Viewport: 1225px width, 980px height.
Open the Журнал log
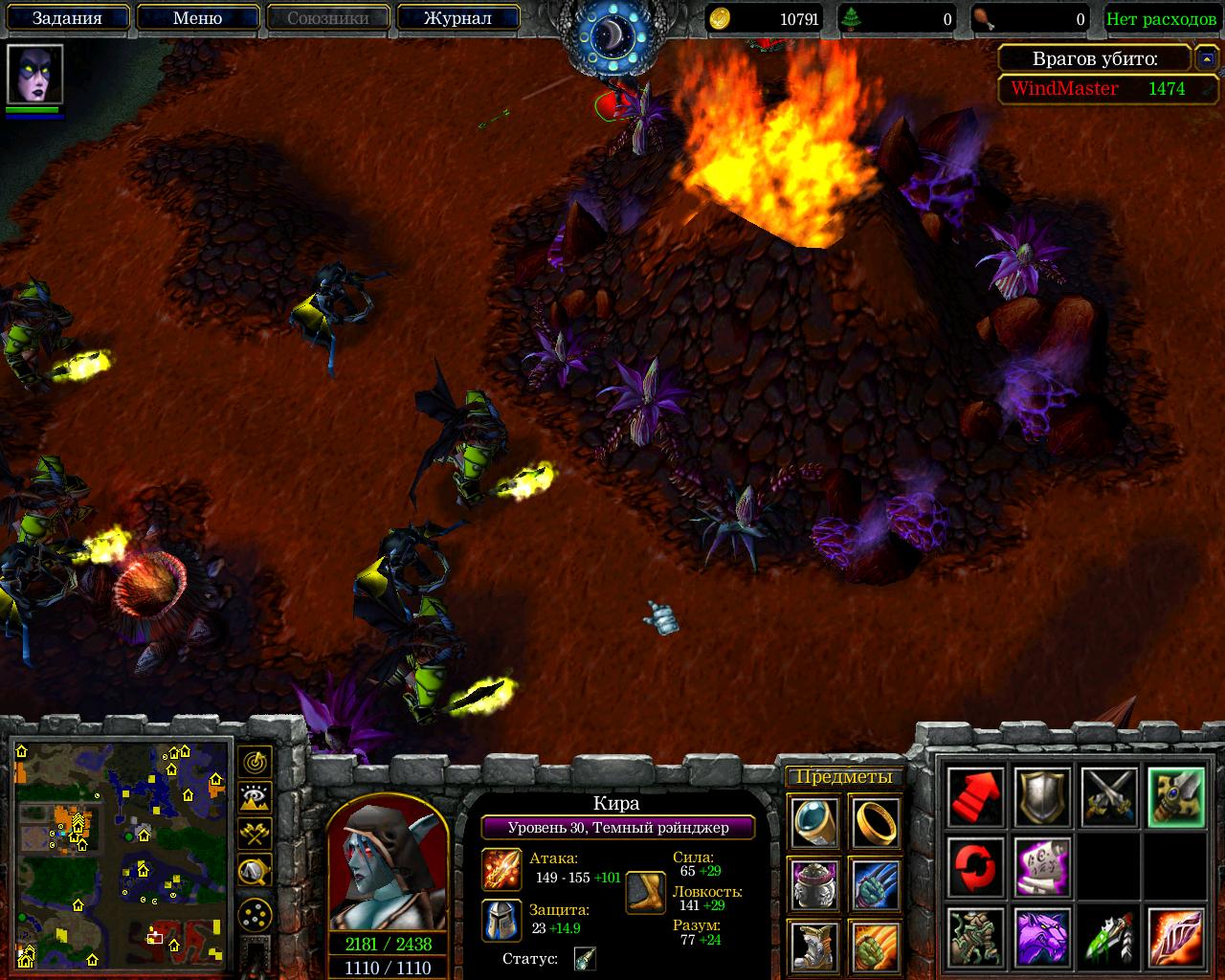(x=457, y=18)
